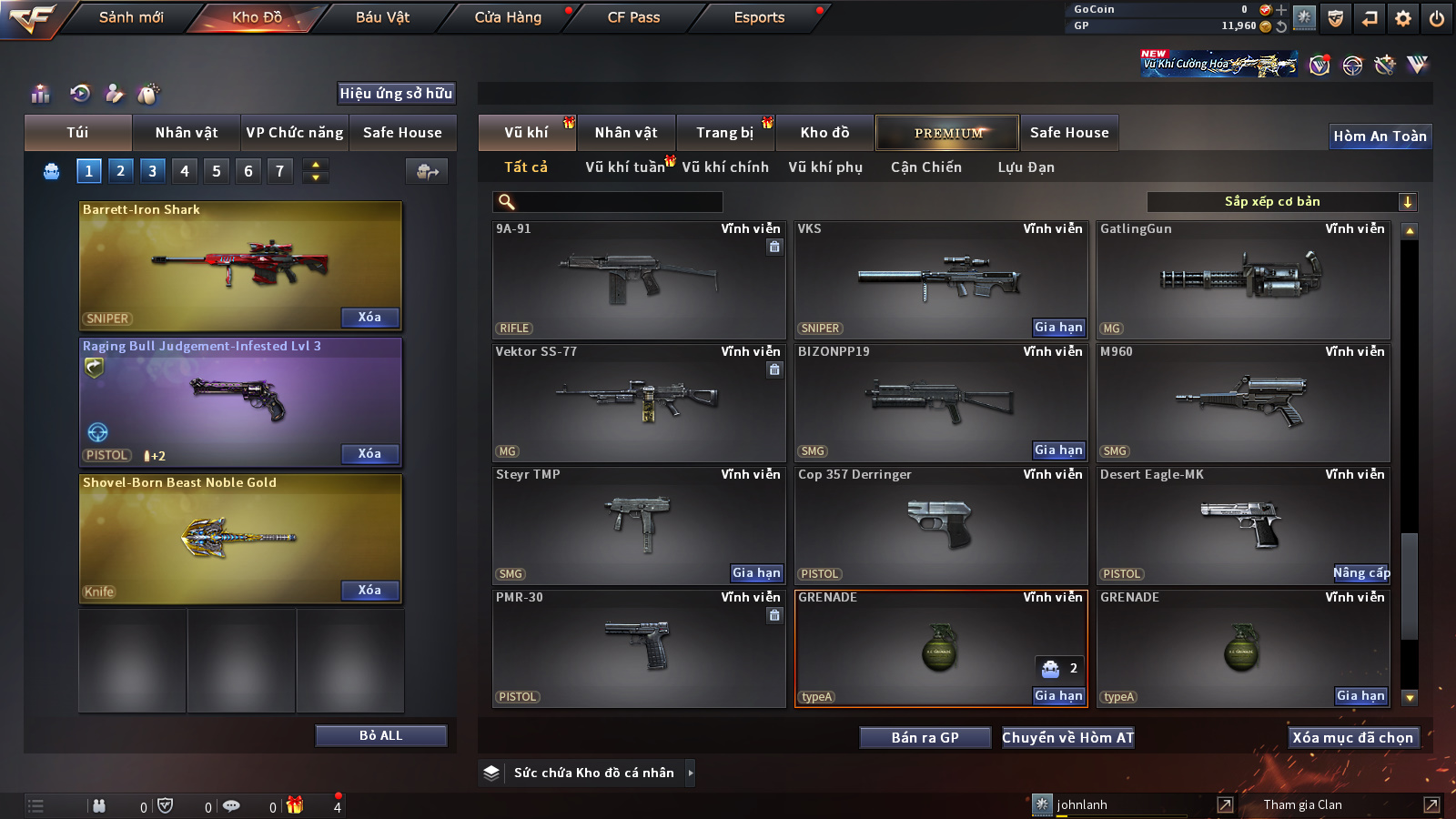Image resolution: width=1456 pixels, height=819 pixels.
Task: Sell the item with Bán ra GP
Action: 925,738
